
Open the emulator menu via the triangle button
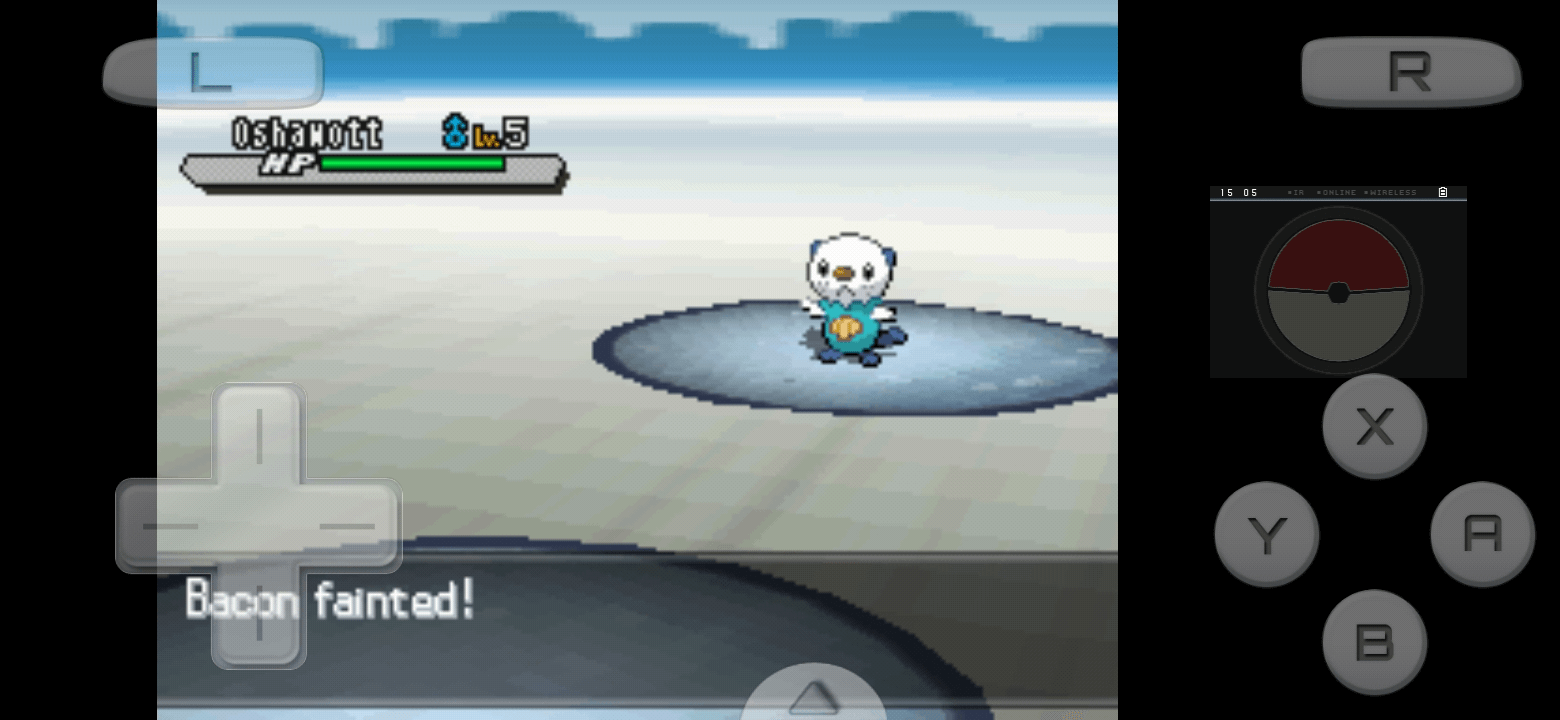pos(814,695)
